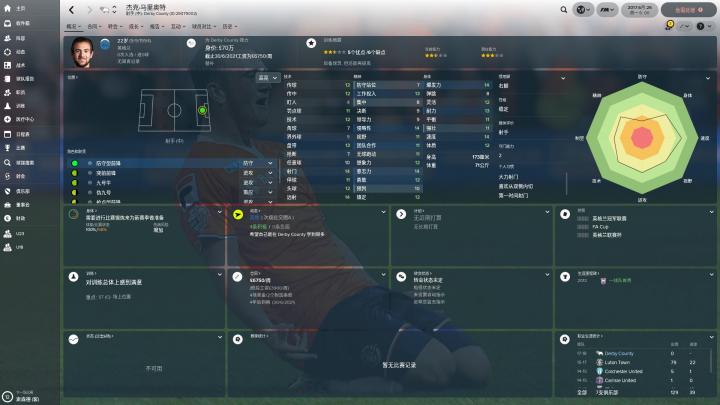Open the 主页 home sidebar entry
This screenshot has height=405, width=720.
[20, 7]
